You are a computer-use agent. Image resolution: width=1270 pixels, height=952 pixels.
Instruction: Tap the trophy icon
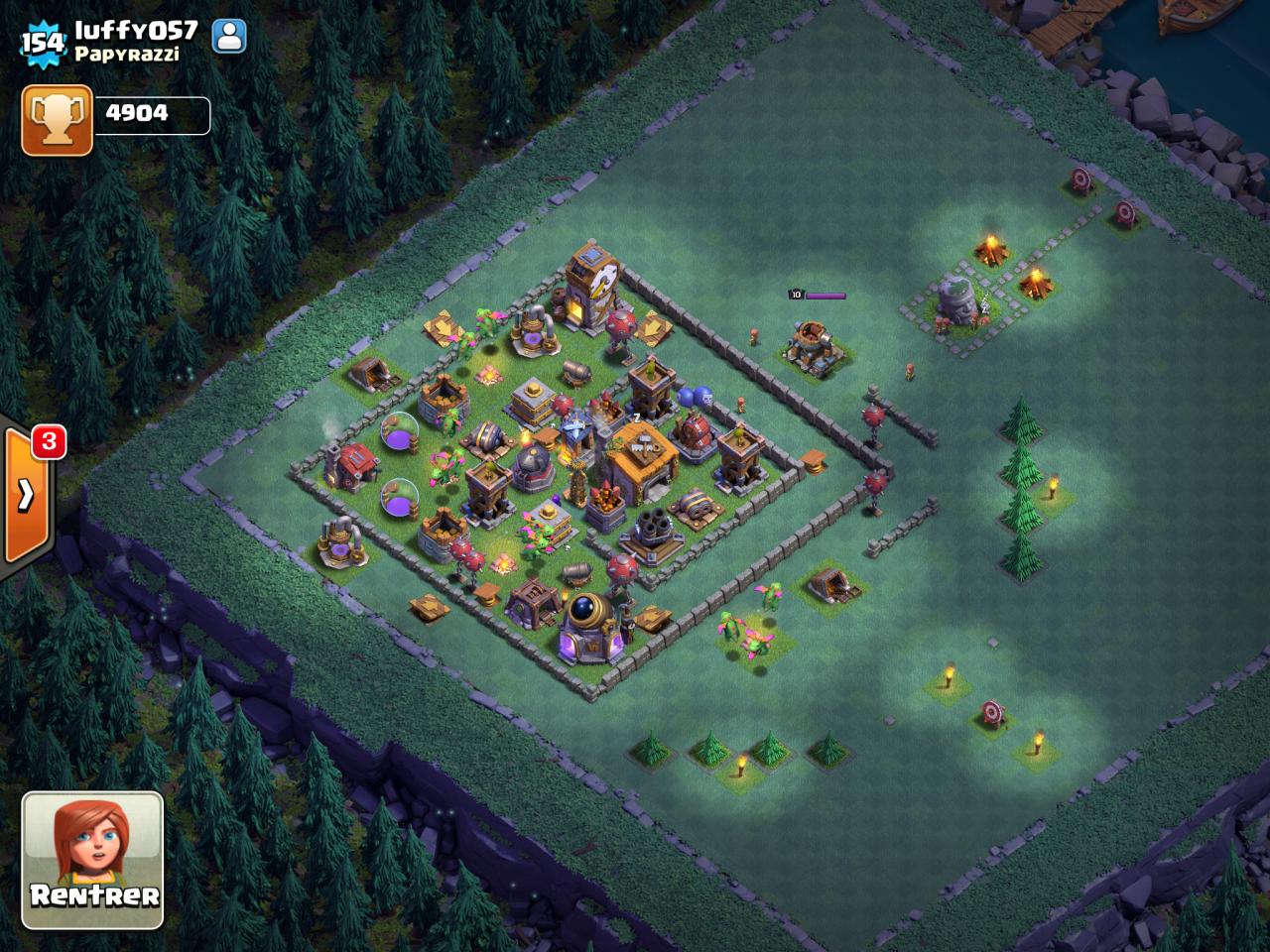pyautogui.click(x=57, y=120)
